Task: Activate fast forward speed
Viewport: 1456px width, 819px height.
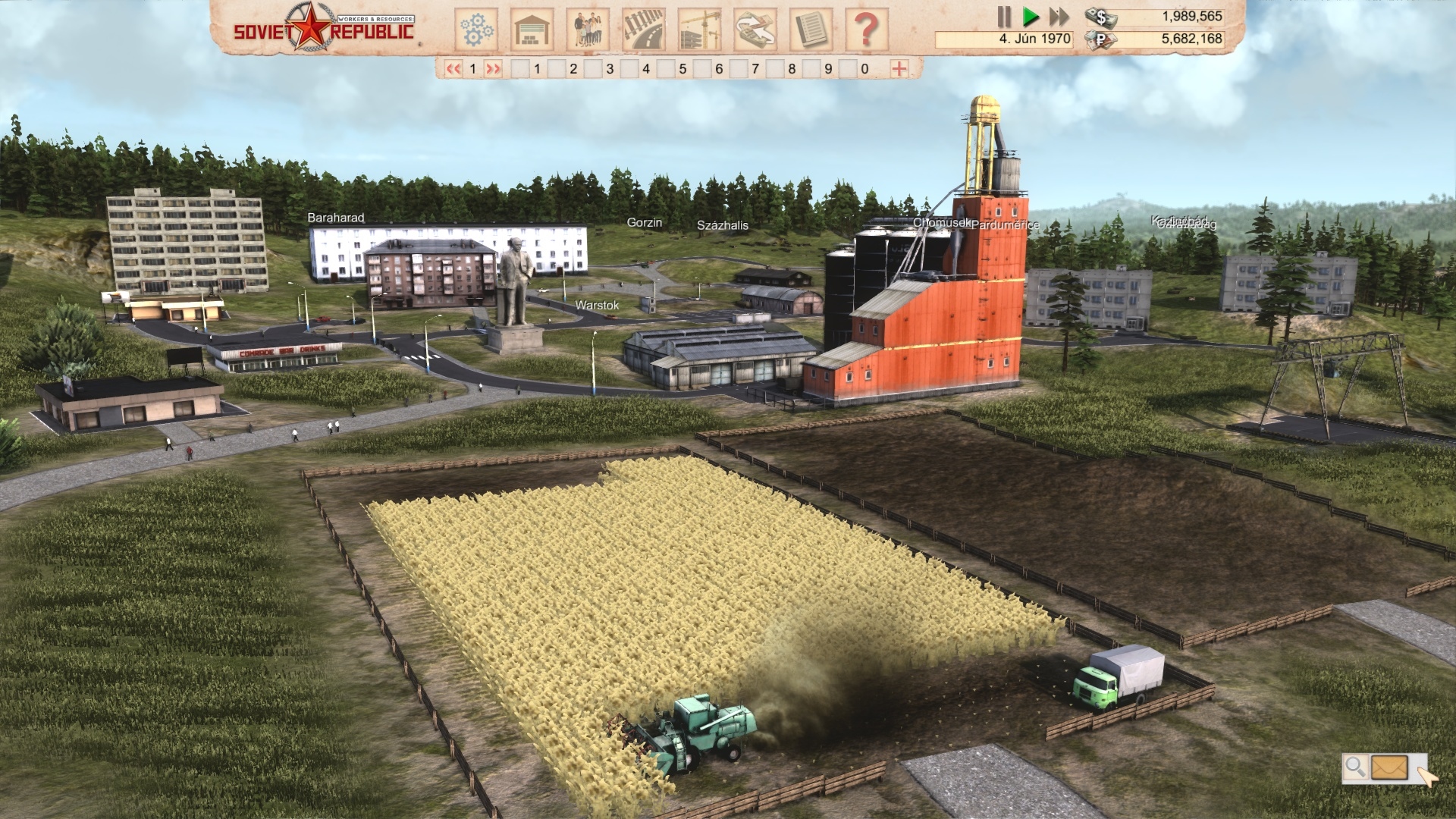Action: click(x=1059, y=17)
